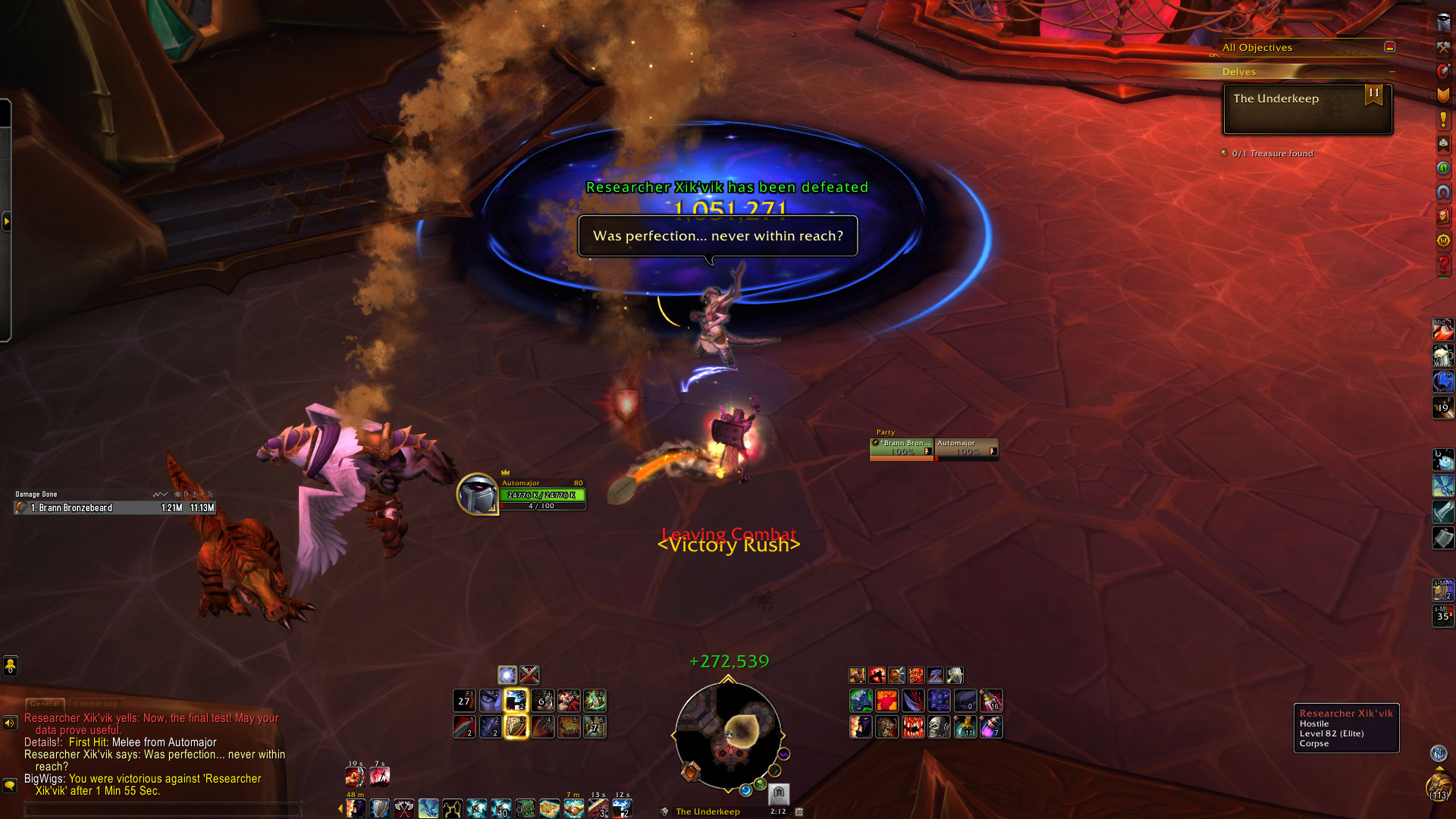The image size is (1456, 819).
Task: Activate the glowing shield ability in slot 3
Action: pyautogui.click(x=516, y=726)
